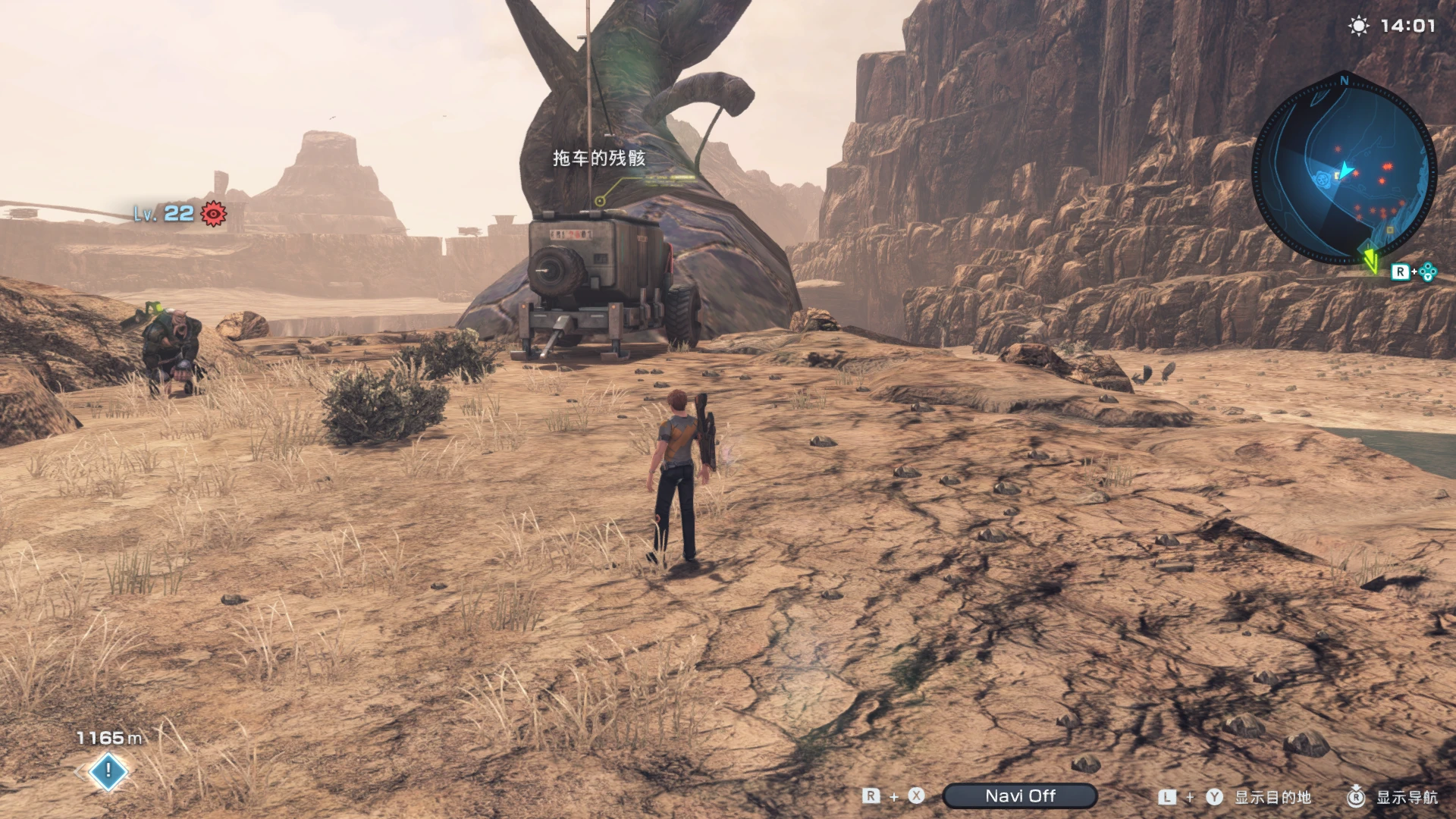Screen dimensions: 1456x819
Task: Toggle the yellow square marker on the minimap
Action: [x=1337, y=175]
